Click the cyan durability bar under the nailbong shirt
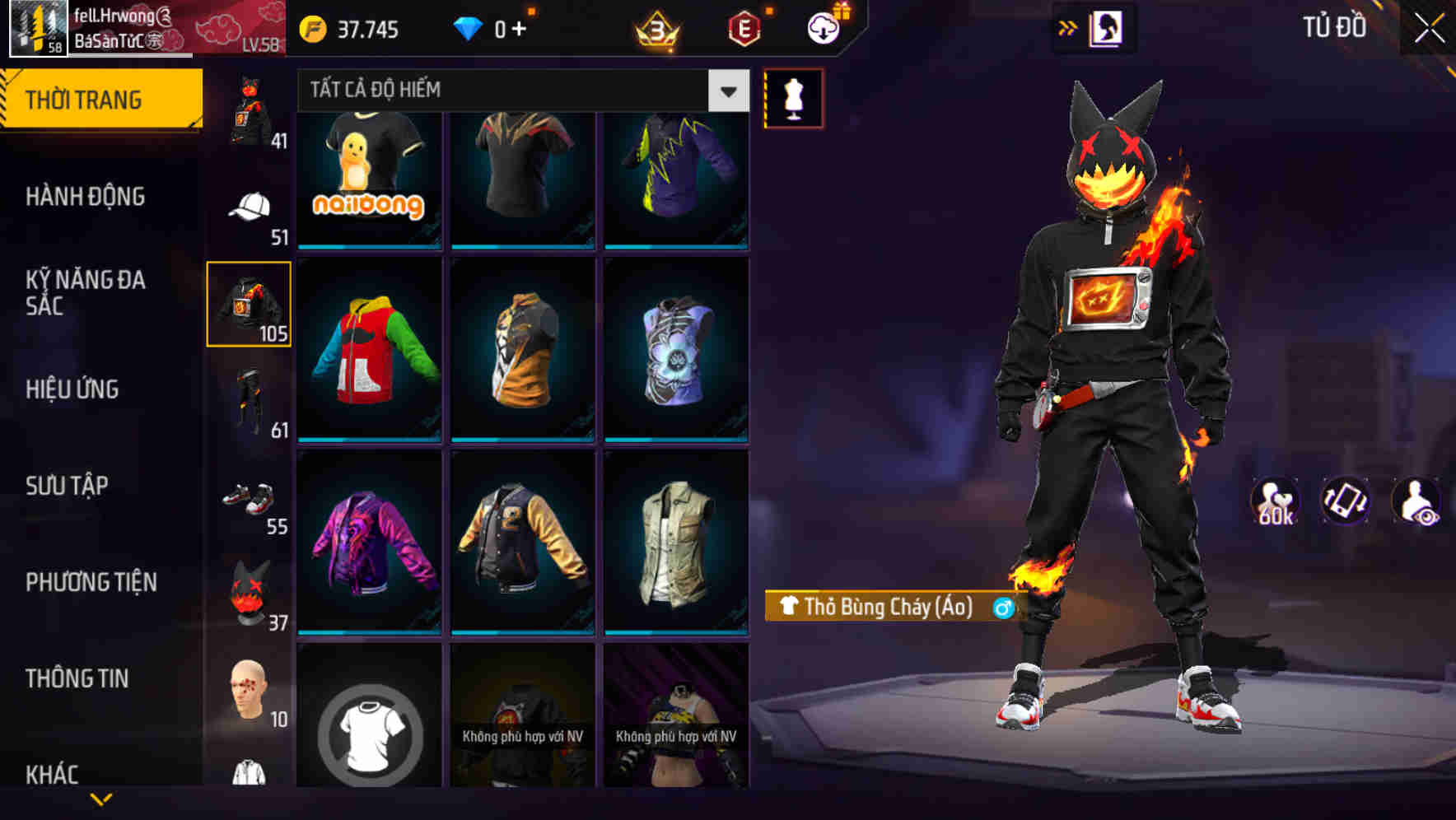This screenshot has height=820, width=1456. [x=369, y=246]
